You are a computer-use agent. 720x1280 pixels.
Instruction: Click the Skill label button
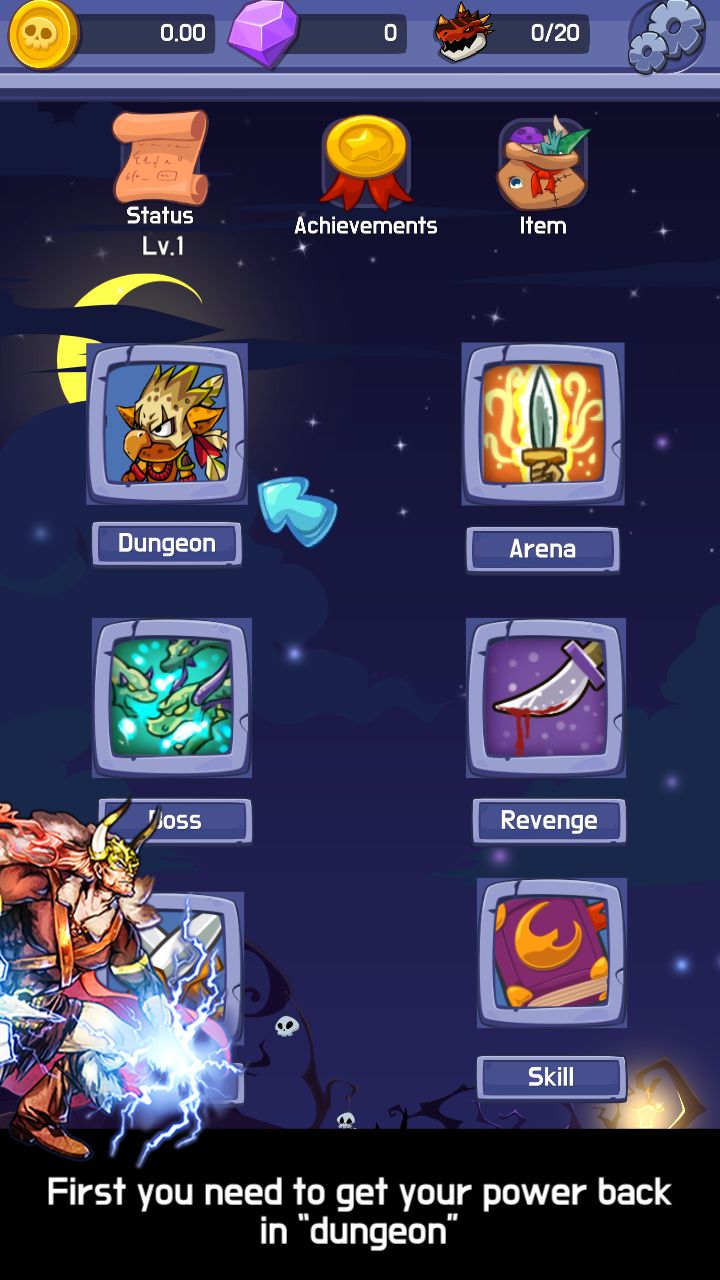[x=551, y=1077]
